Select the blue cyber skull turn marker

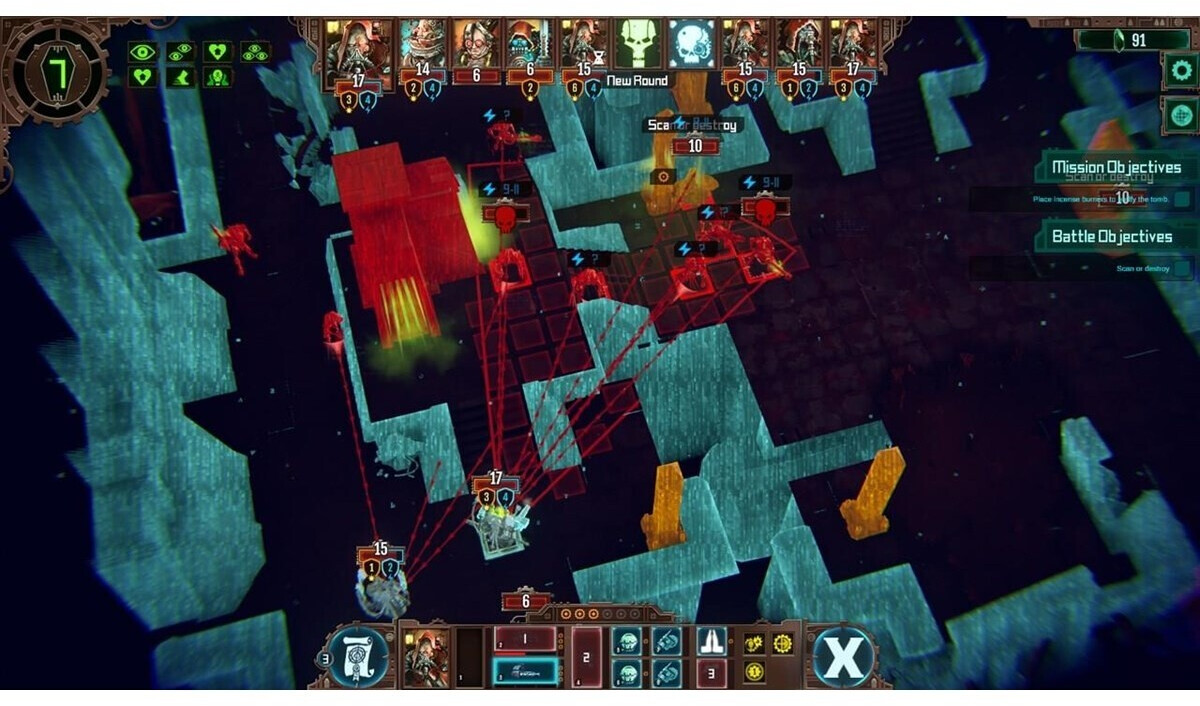coord(692,42)
